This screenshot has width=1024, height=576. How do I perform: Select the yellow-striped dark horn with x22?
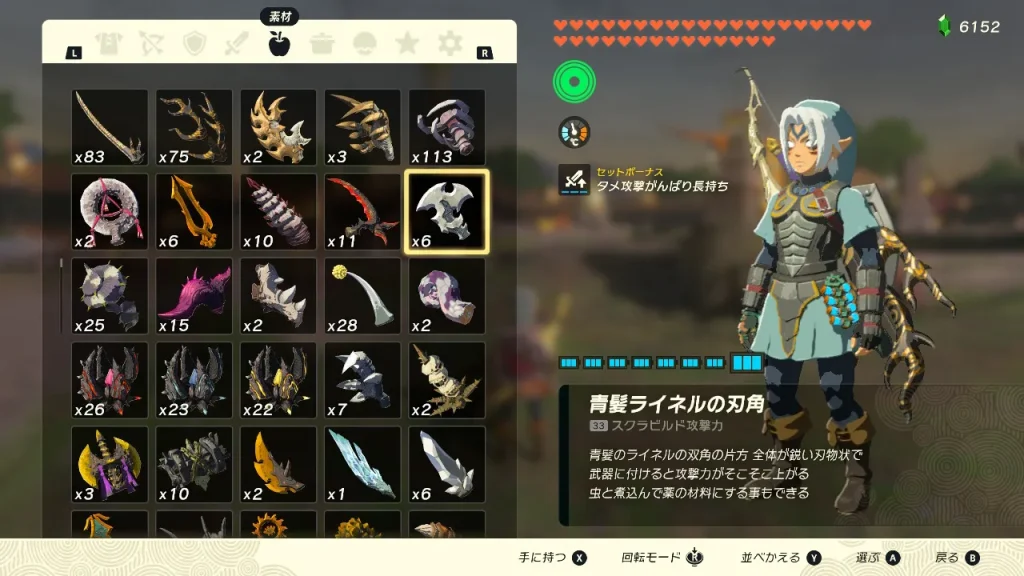[278, 380]
